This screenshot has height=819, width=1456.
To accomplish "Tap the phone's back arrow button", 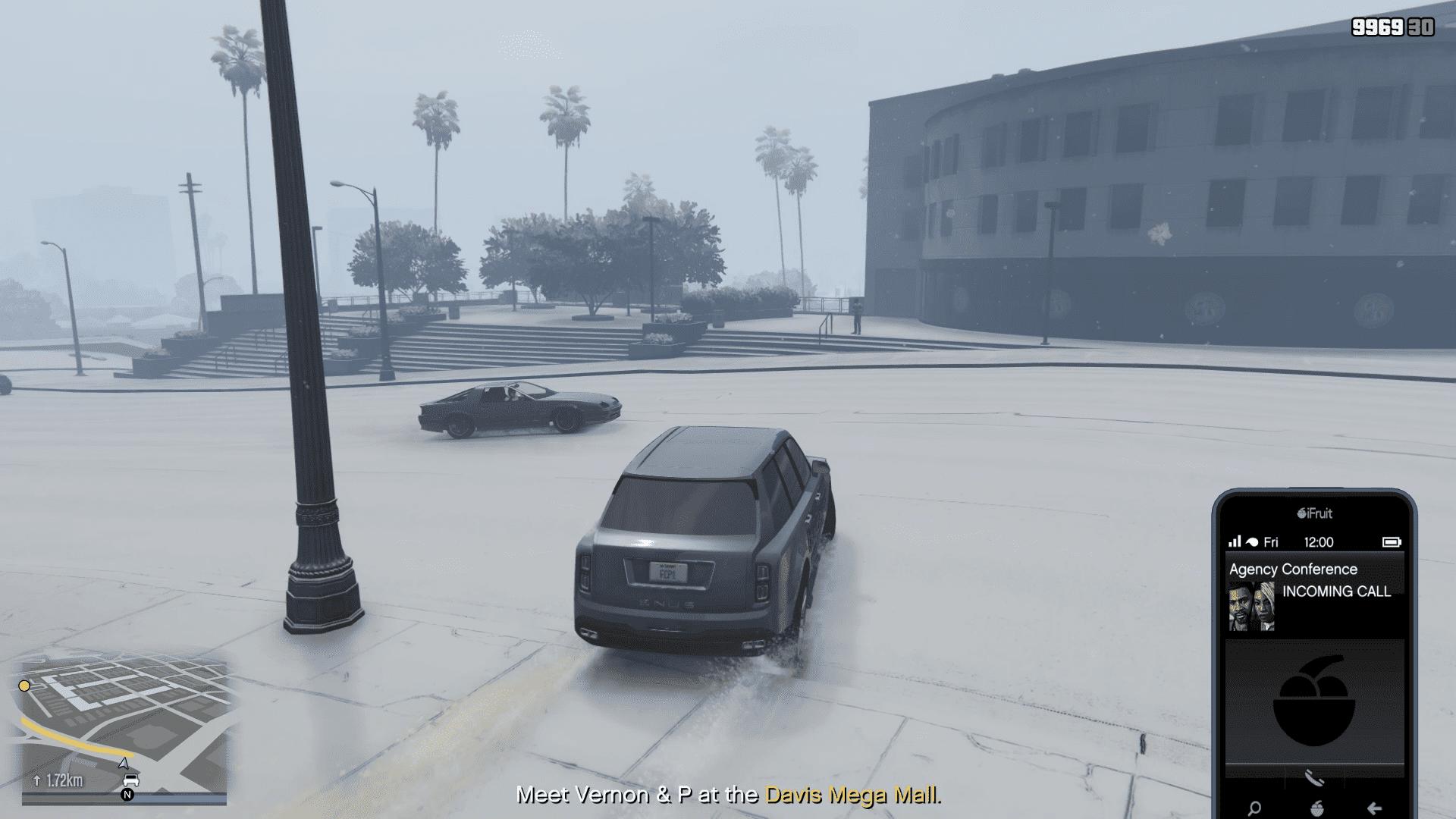I will point(1374,808).
